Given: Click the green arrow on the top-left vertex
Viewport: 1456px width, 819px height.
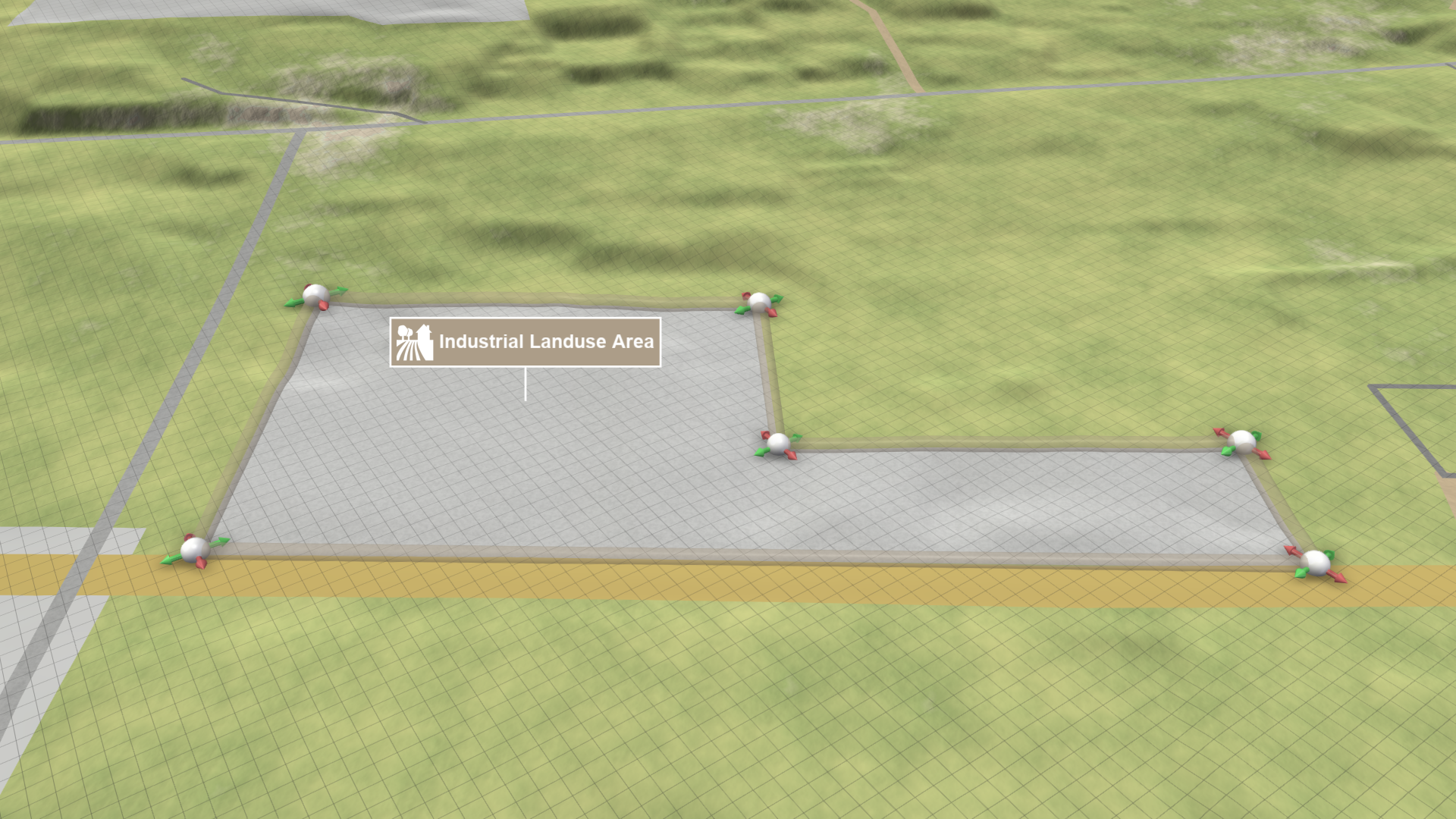Looking at the screenshot, I should 341,290.
